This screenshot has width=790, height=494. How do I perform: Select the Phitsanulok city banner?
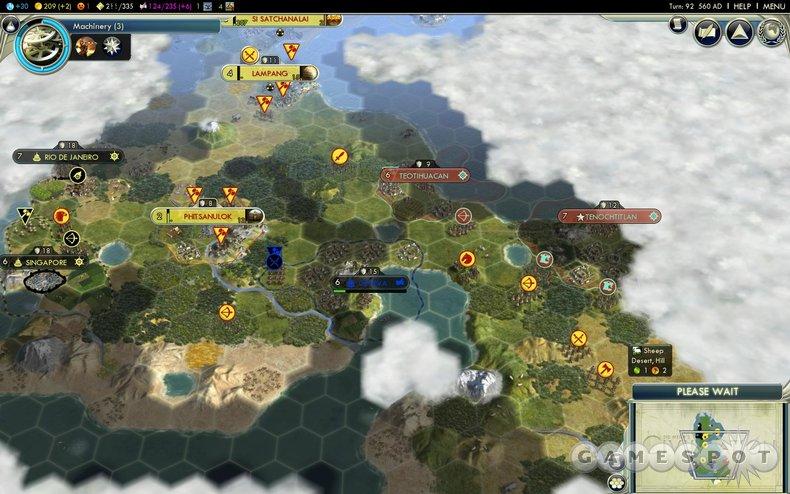click(x=208, y=215)
